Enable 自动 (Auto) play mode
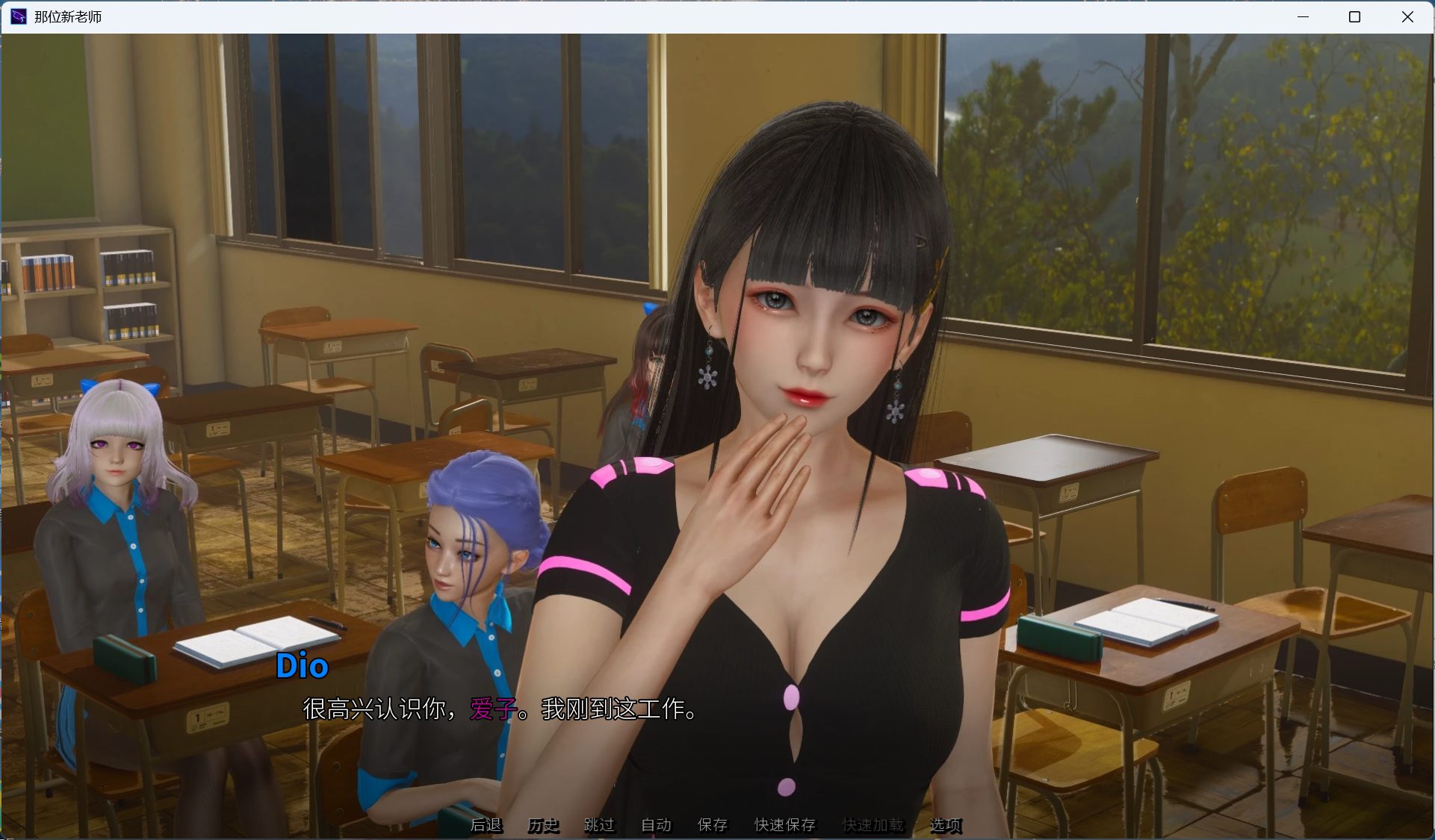Image resolution: width=1435 pixels, height=840 pixels. tap(655, 826)
